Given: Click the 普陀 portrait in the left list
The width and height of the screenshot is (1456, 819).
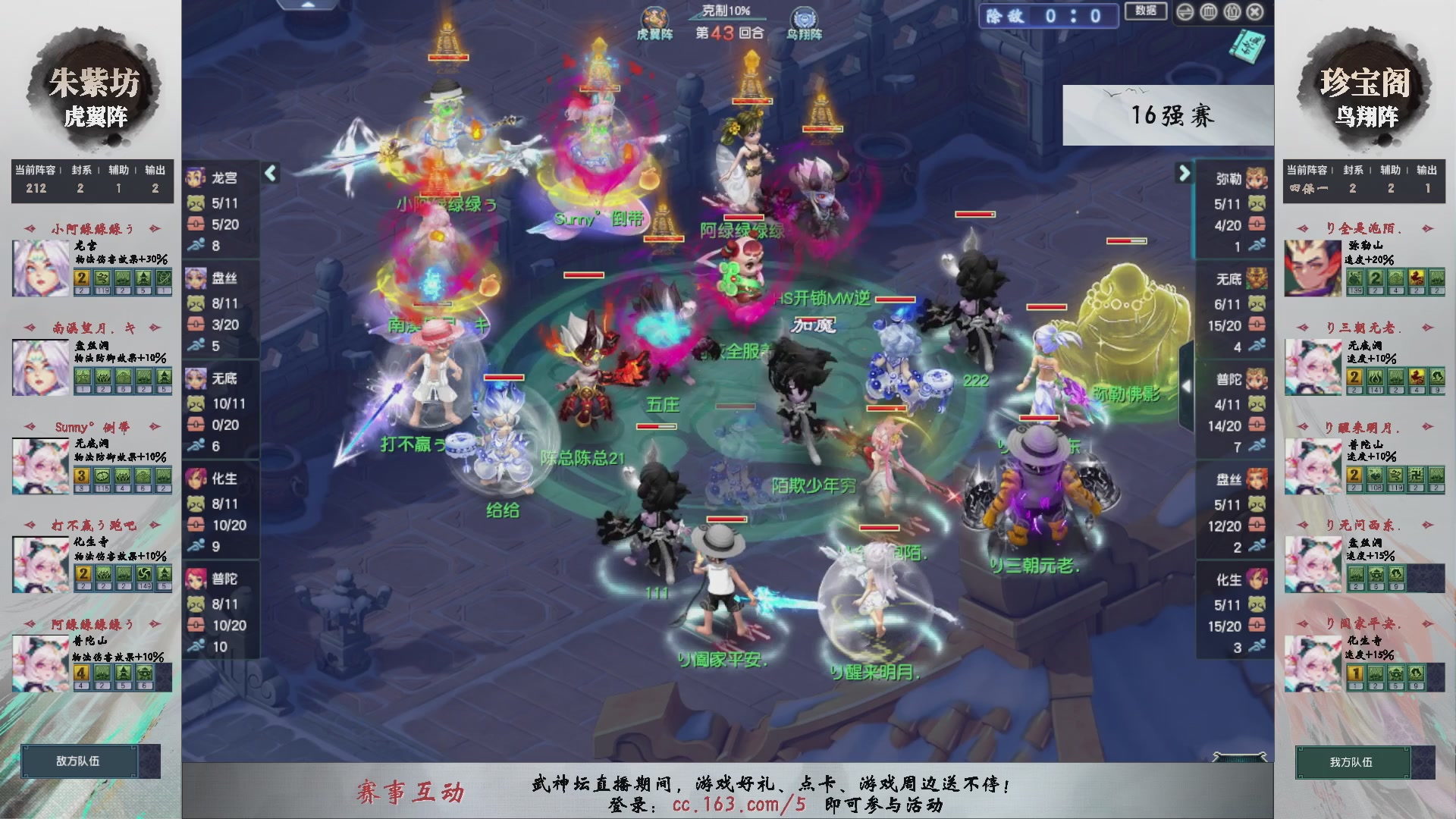Looking at the screenshot, I should tap(196, 580).
